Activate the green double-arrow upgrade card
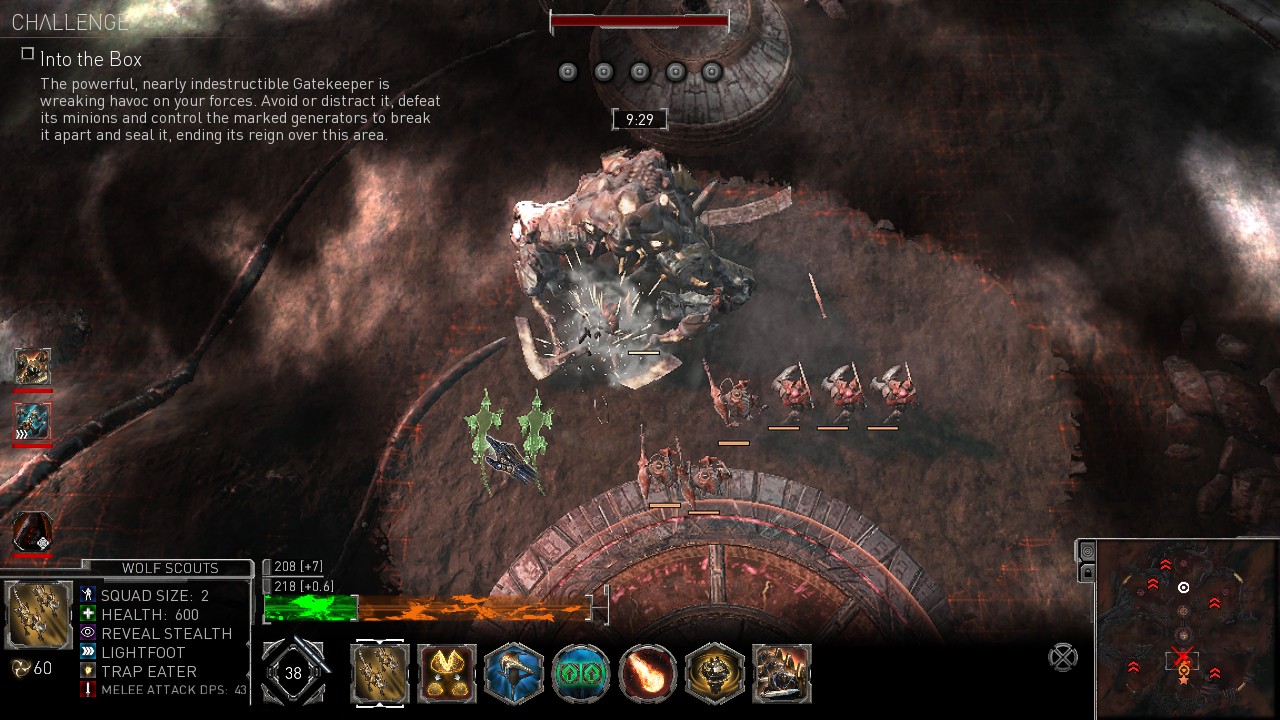 click(581, 673)
